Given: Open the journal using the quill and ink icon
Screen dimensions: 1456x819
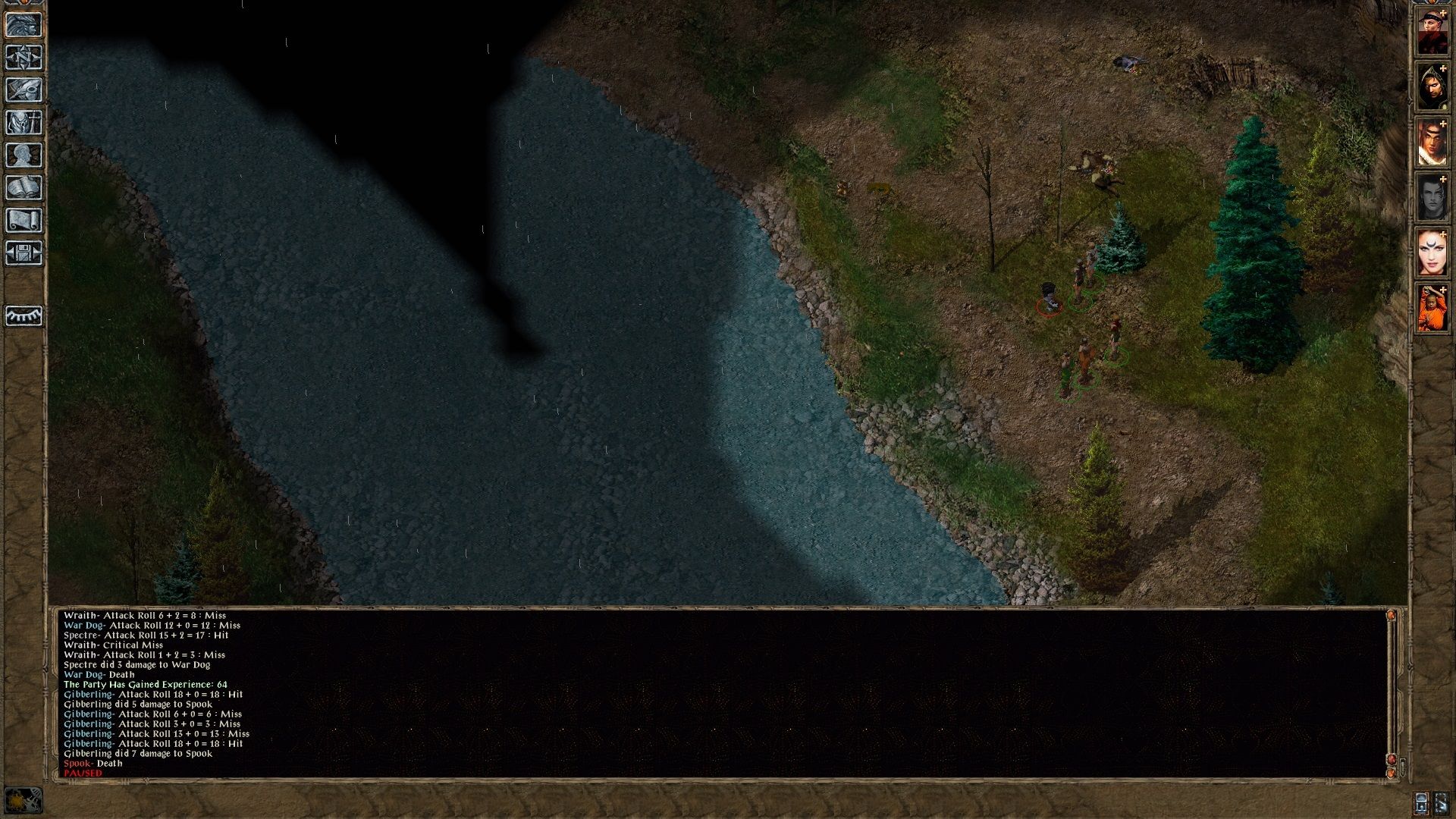Looking at the screenshot, I should [25, 90].
